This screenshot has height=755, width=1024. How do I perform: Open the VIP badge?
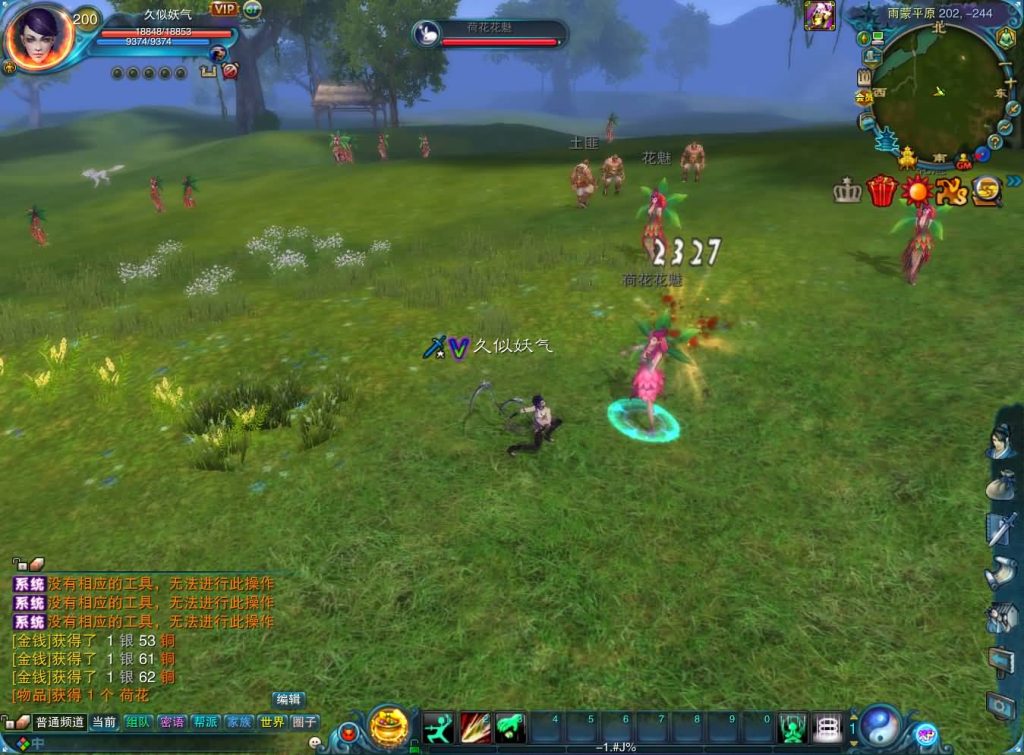[224, 9]
